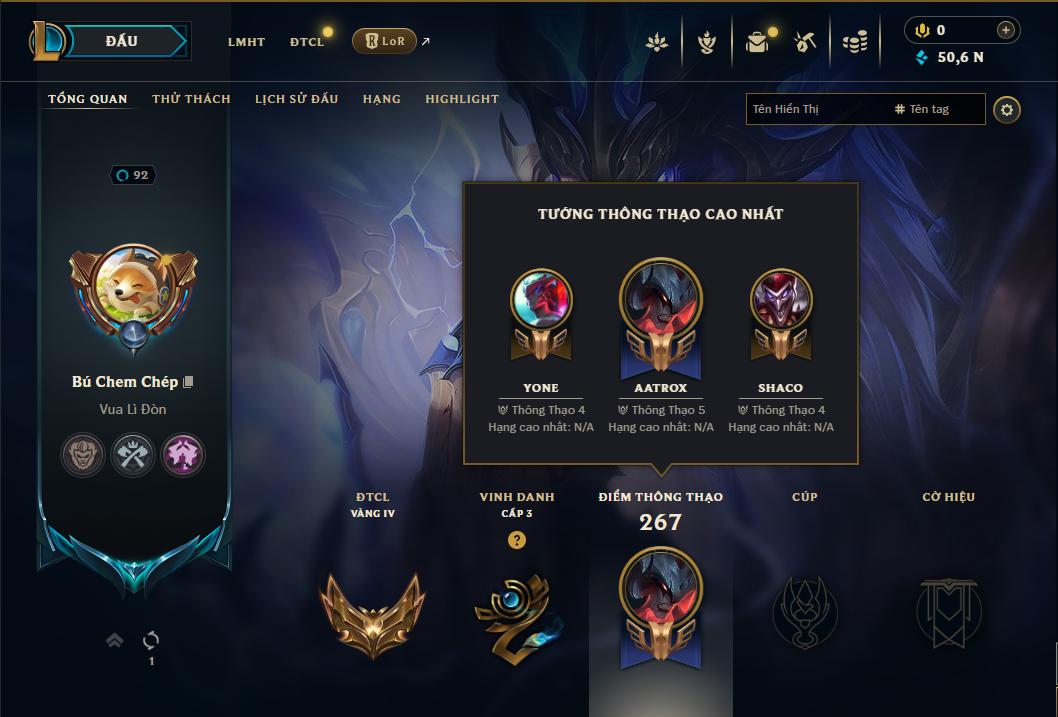Viewport: 1058px width, 717px height.
Task: View the LỊCH SỬ ĐẤU match history tab
Action: pos(296,99)
